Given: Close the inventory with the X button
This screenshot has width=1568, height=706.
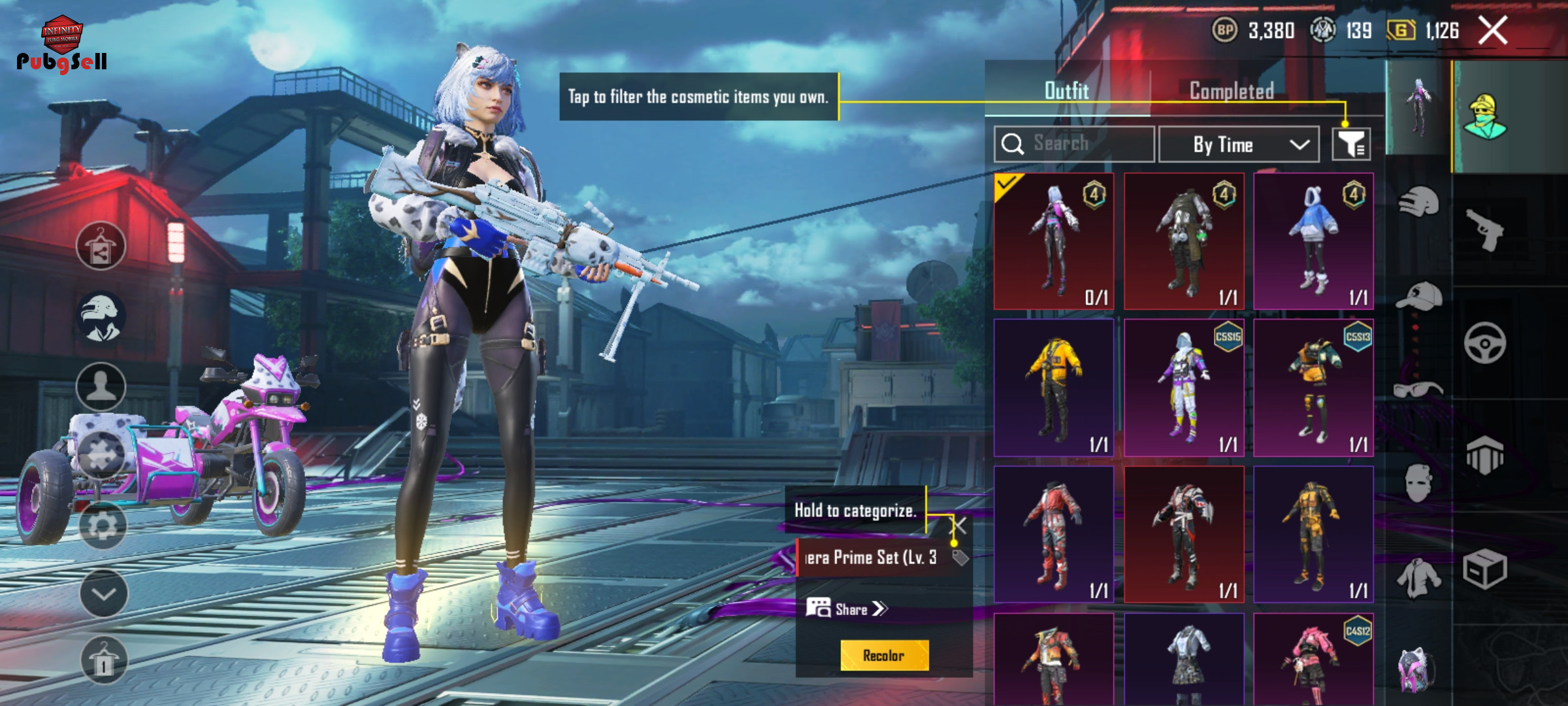Looking at the screenshot, I should pyautogui.click(x=1493, y=31).
